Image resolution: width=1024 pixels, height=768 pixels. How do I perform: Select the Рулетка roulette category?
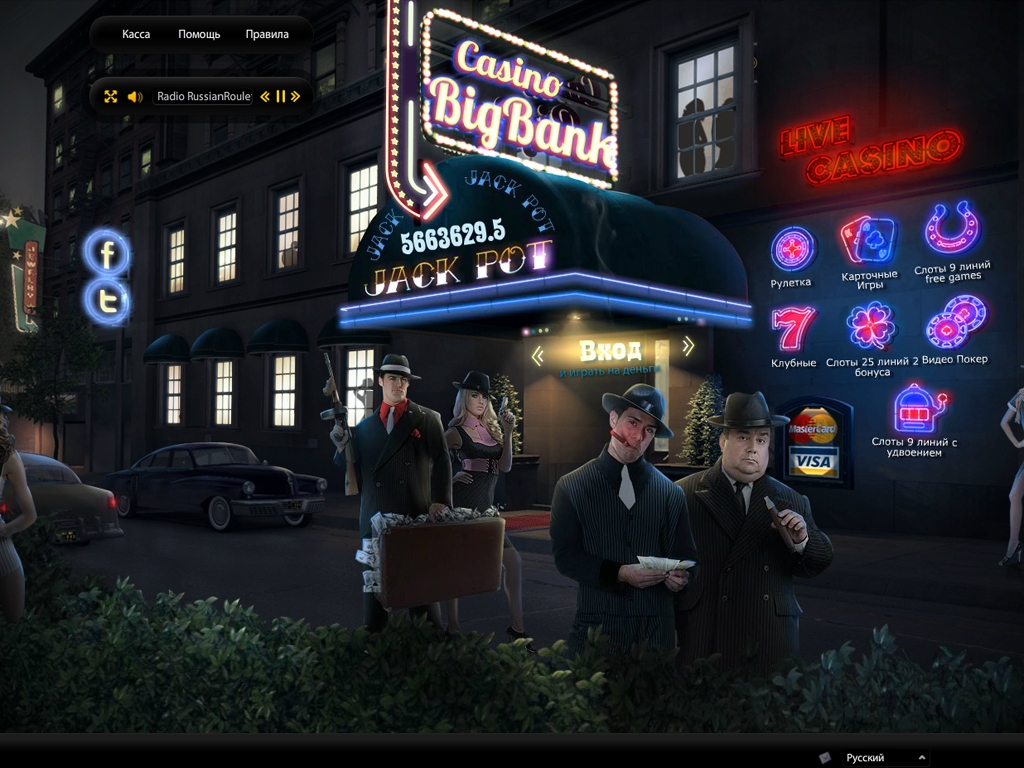(792, 248)
